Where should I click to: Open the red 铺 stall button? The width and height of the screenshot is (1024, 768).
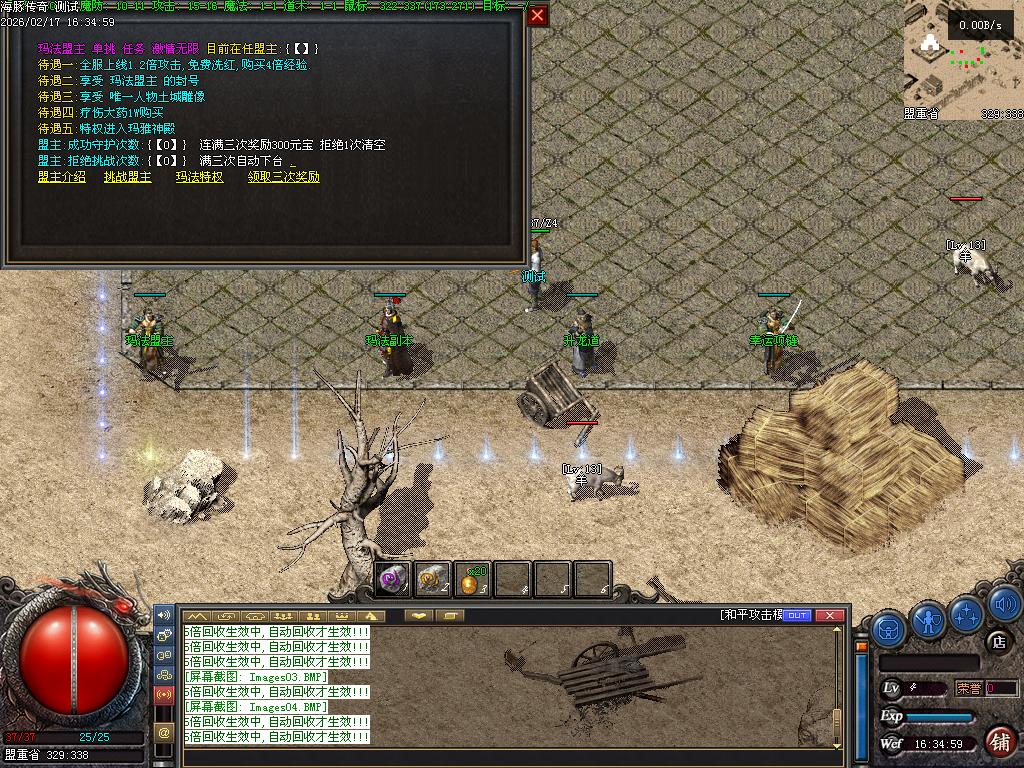999,741
